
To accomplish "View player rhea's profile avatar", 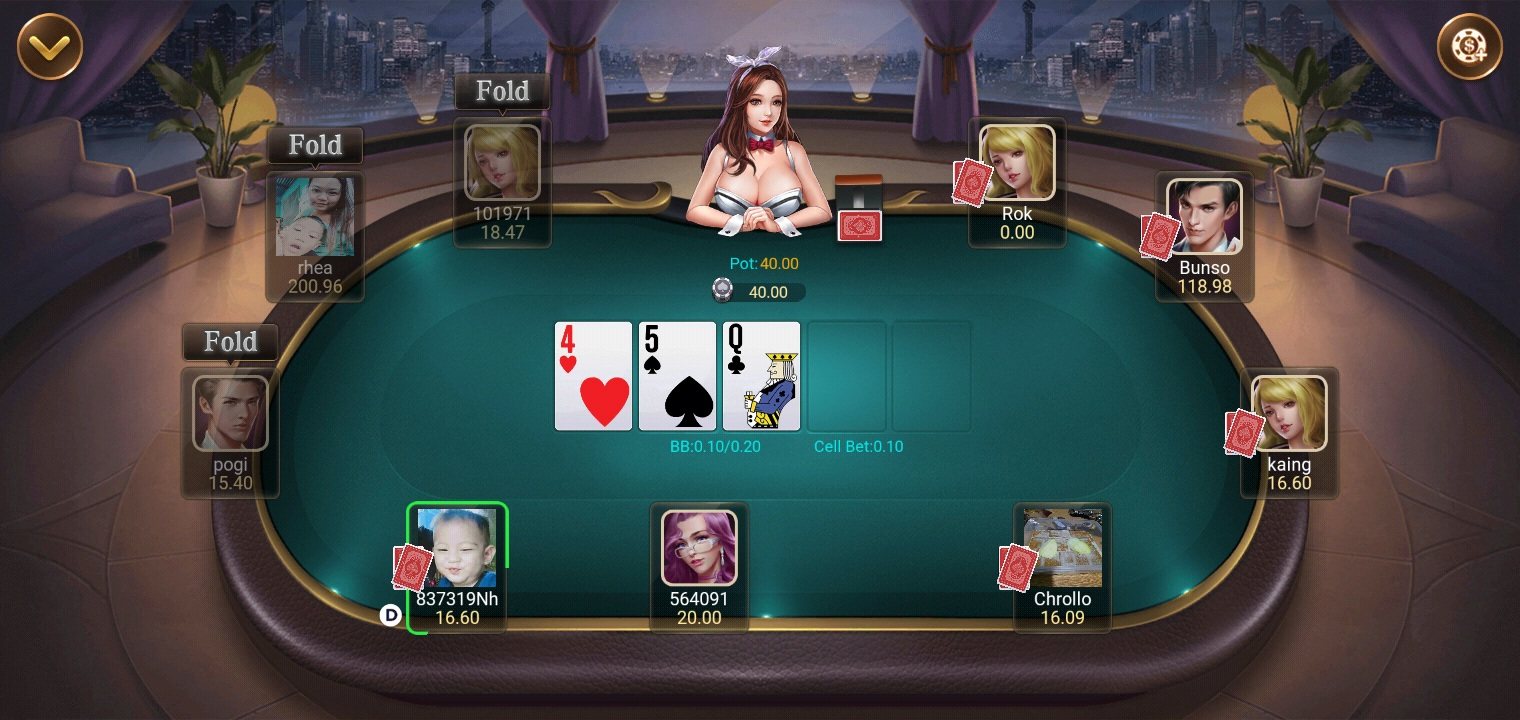I will (314, 217).
